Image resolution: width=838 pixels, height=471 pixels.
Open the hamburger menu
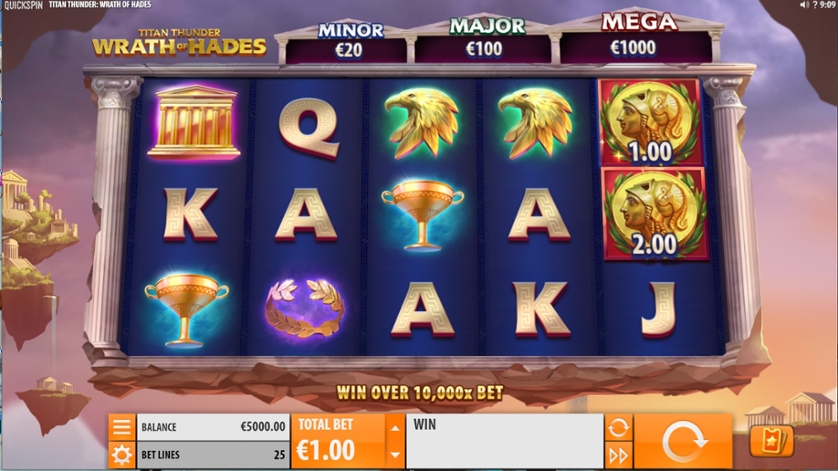click(122, 427)
